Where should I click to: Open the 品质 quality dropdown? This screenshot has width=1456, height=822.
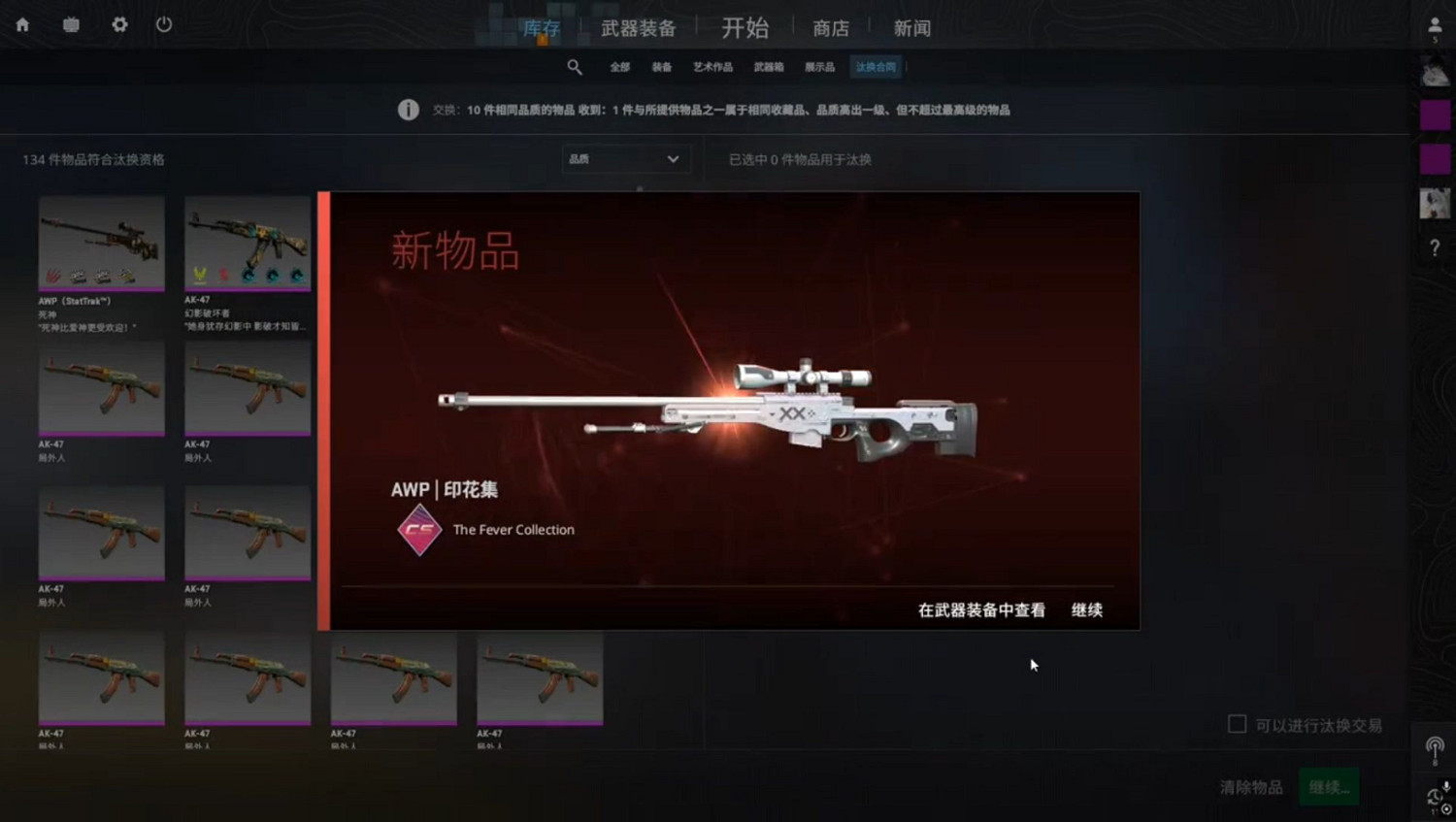coord(626,158)
